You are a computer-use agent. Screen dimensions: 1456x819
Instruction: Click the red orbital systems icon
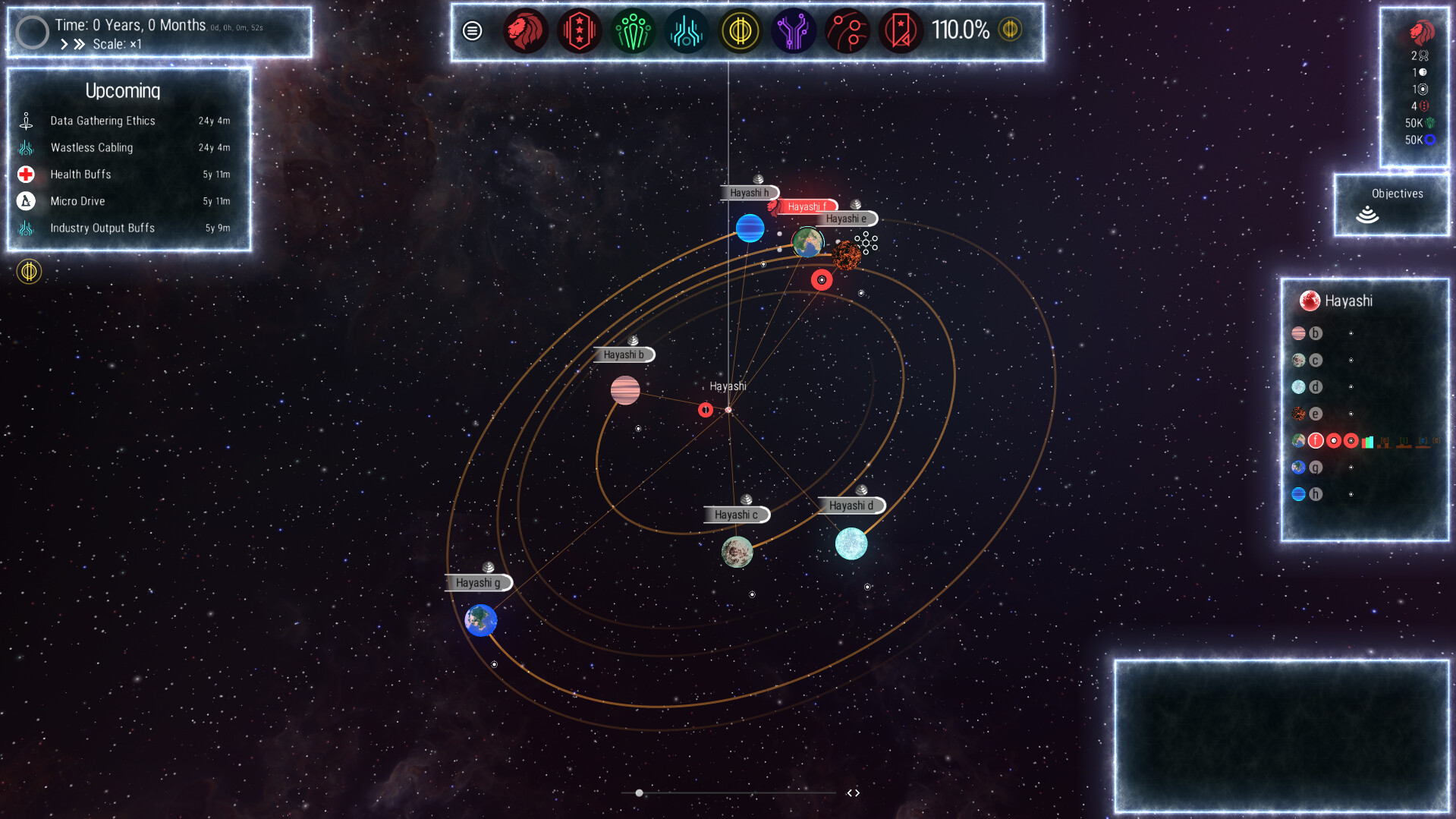click(847, 31)
